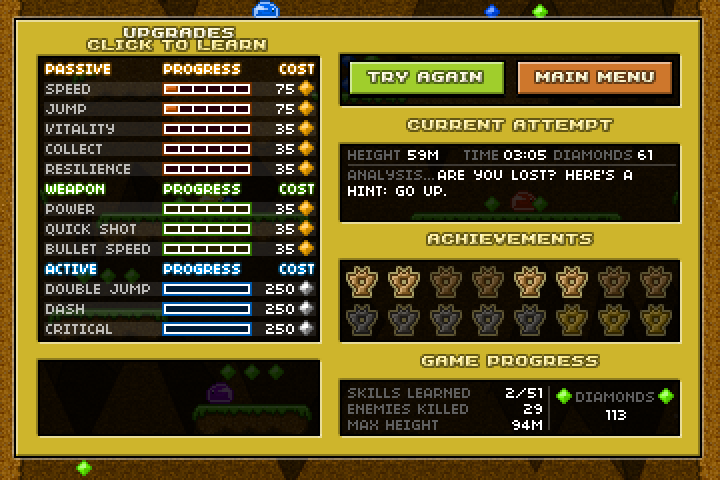
Task: Purchase the Vitality upgrade
Action: 180,129
